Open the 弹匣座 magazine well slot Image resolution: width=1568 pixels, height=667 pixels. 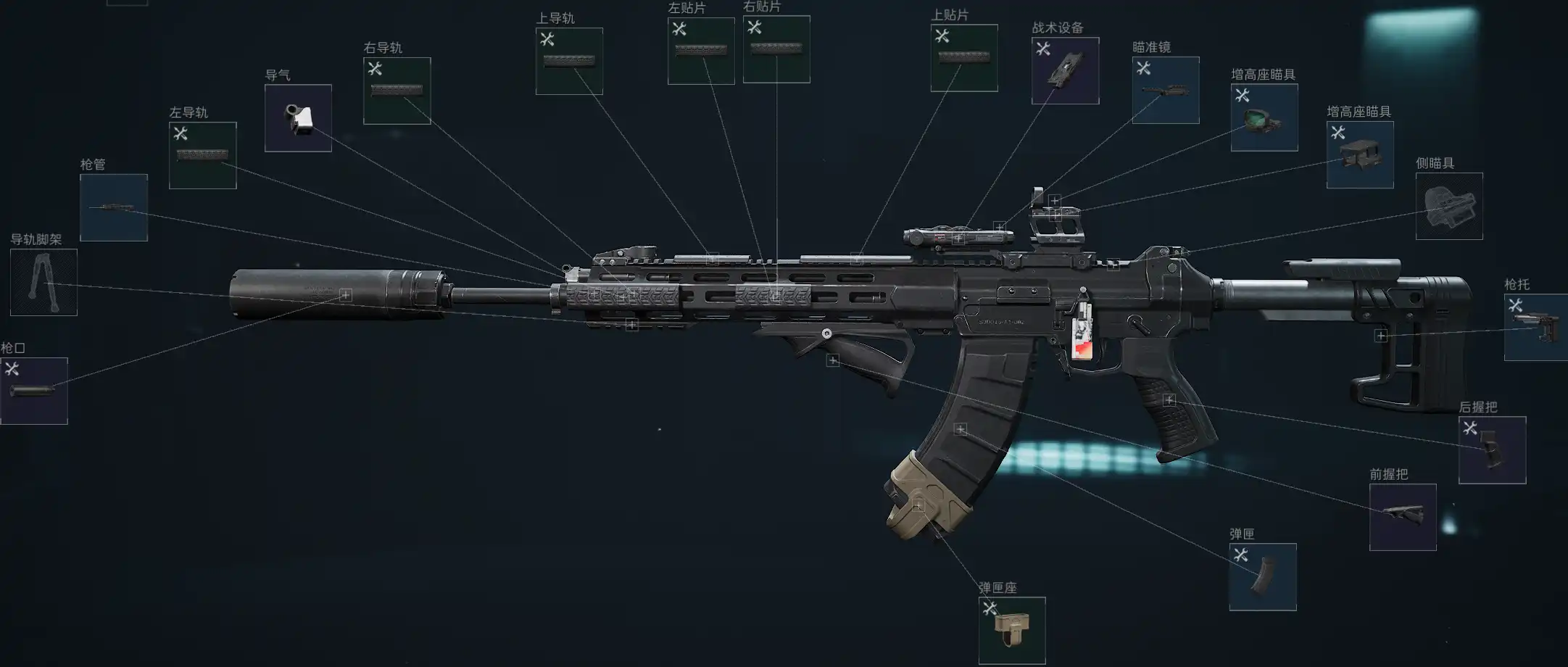(1012, 630)
